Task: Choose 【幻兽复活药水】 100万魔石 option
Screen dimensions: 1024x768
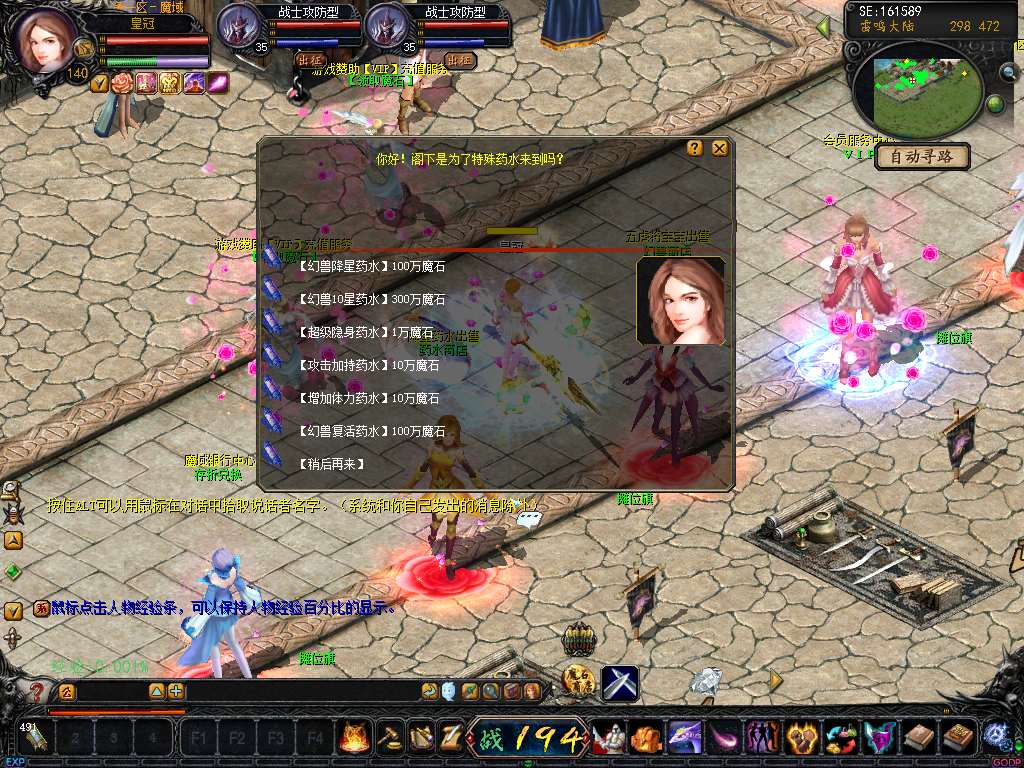Action: tap(371, 431)
